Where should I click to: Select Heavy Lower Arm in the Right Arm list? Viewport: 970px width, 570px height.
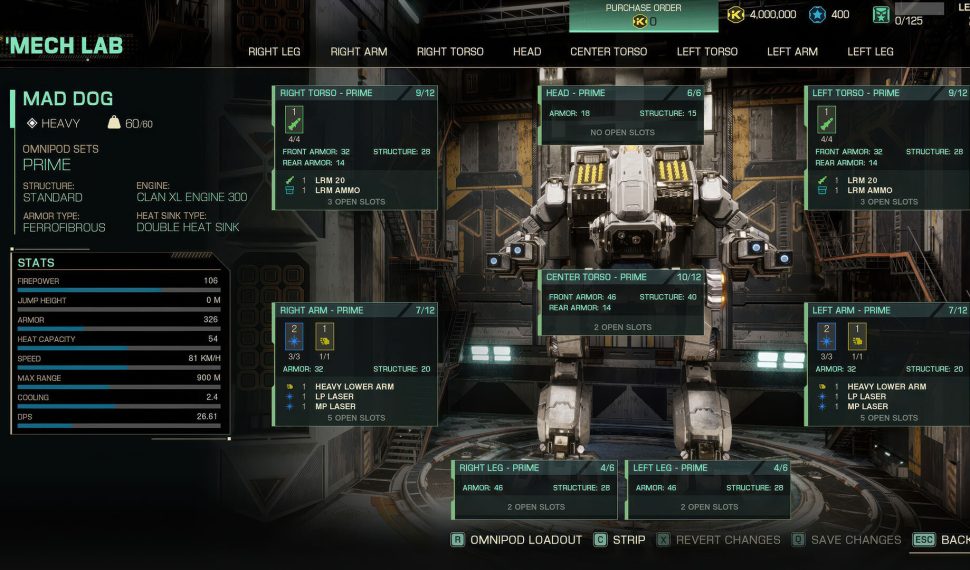pos(356,386)
